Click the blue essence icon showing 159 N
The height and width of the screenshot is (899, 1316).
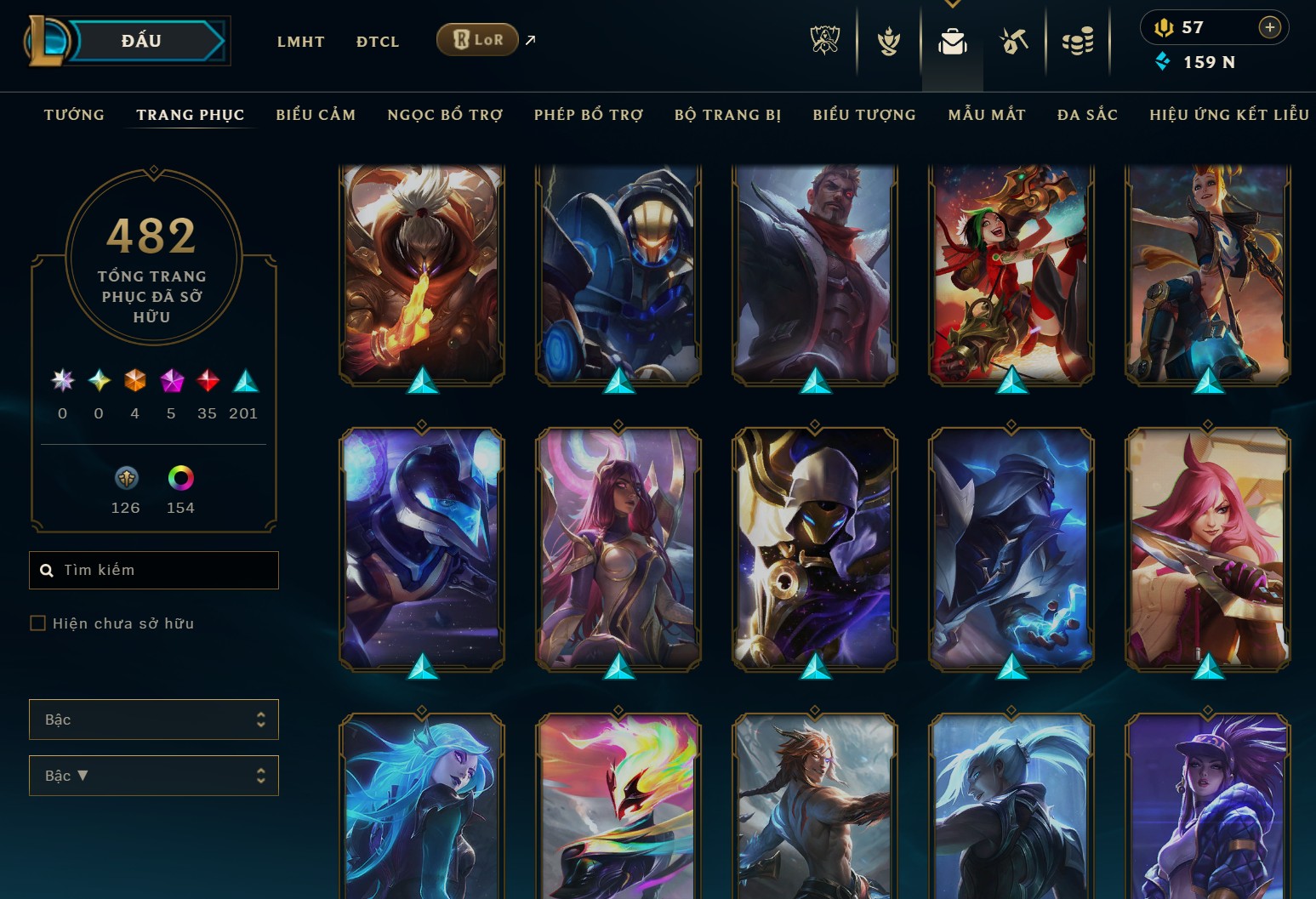click(1165, 61)
